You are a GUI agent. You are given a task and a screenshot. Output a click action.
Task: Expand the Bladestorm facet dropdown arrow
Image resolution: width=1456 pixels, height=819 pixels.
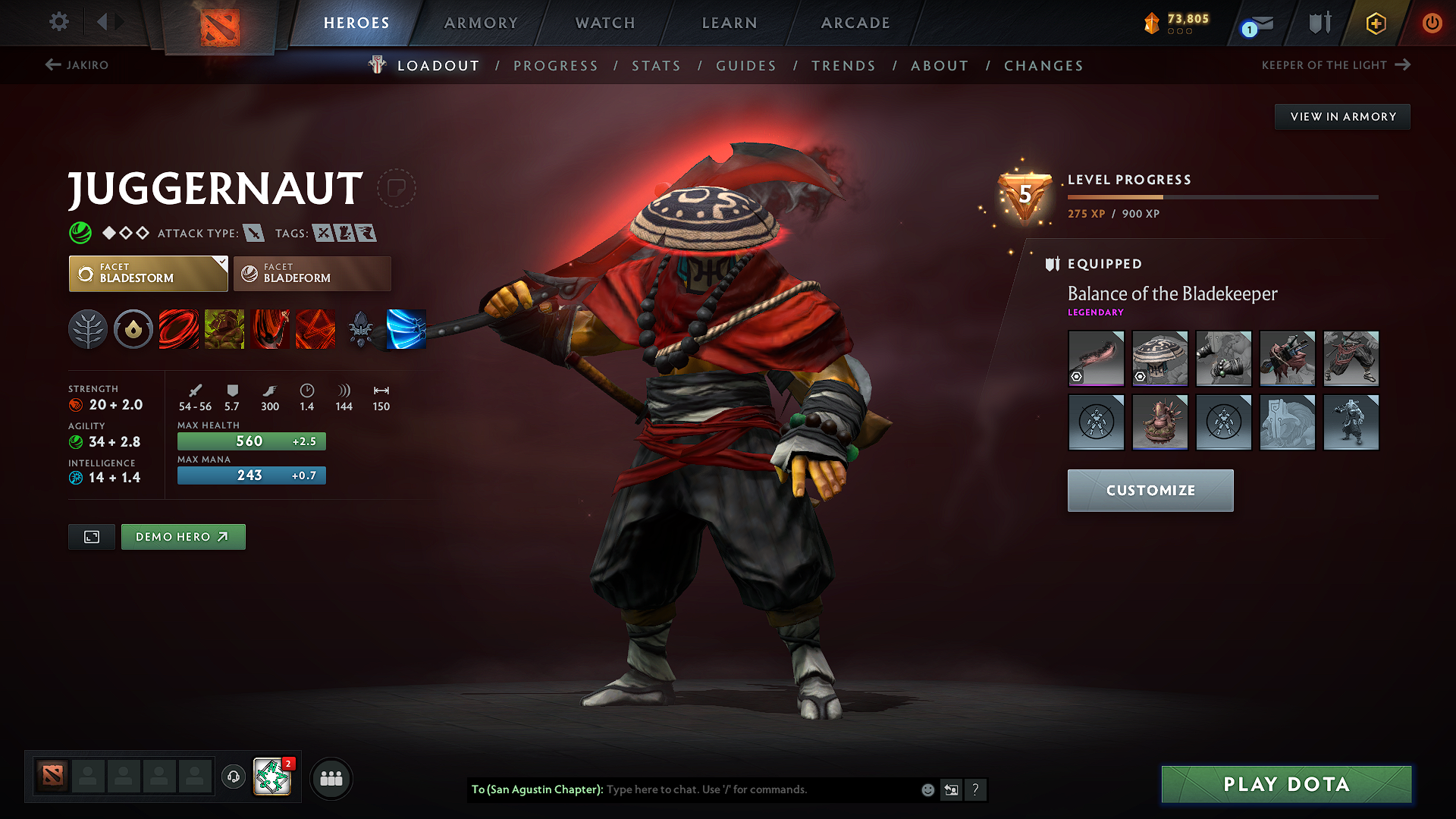coord(221,264)
